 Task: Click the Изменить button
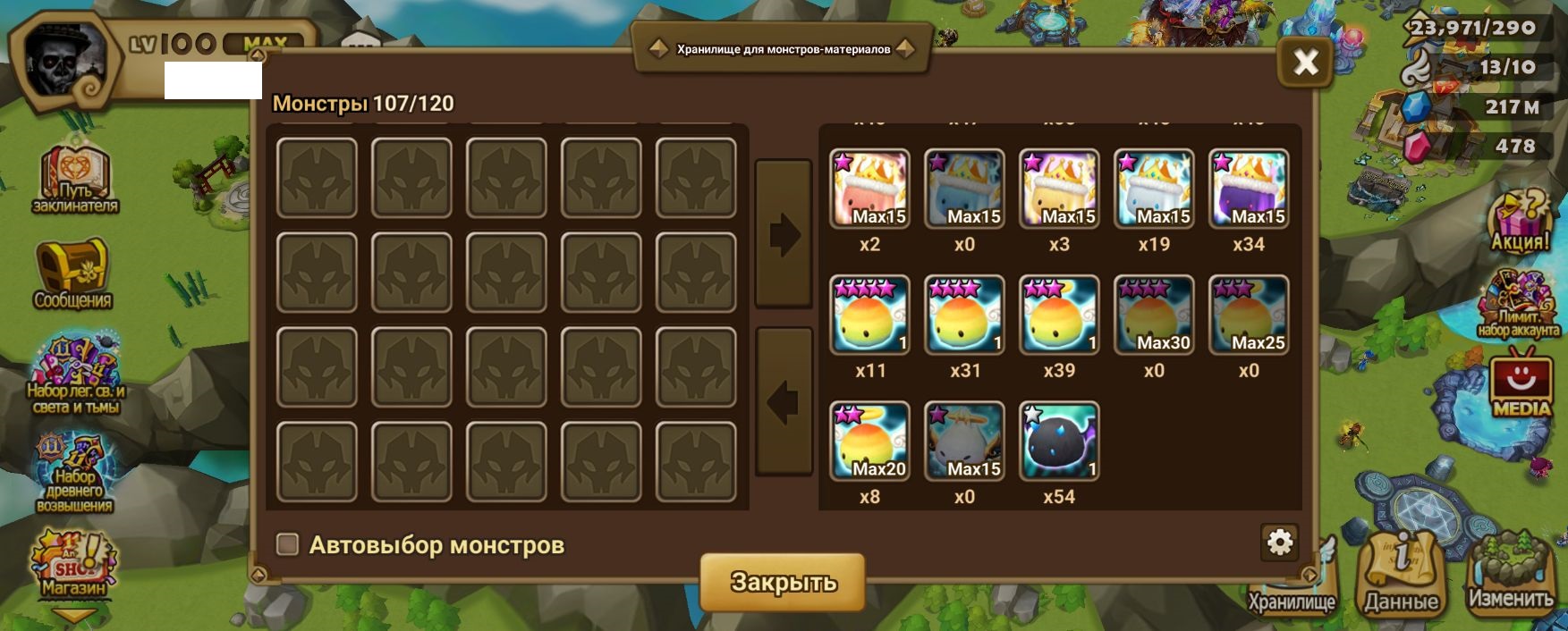pyautogui.click(x=1510, y=572)
